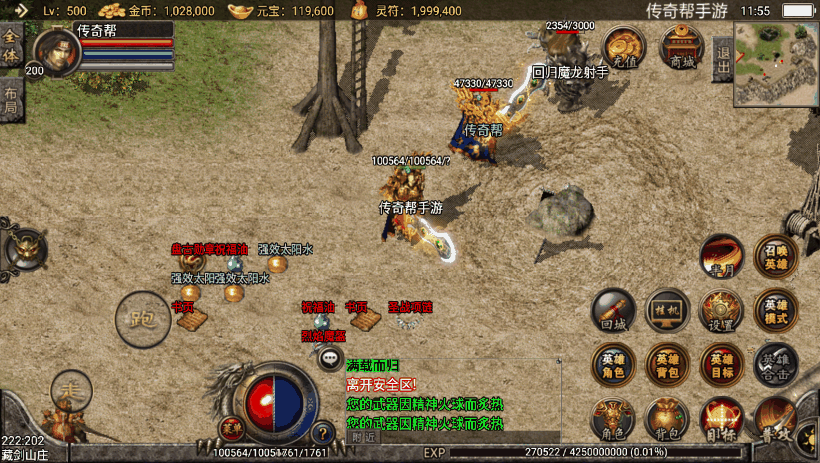Tap the 跑 run button
The width and height of the screenshot is (820, 463).
pos(141,318)
